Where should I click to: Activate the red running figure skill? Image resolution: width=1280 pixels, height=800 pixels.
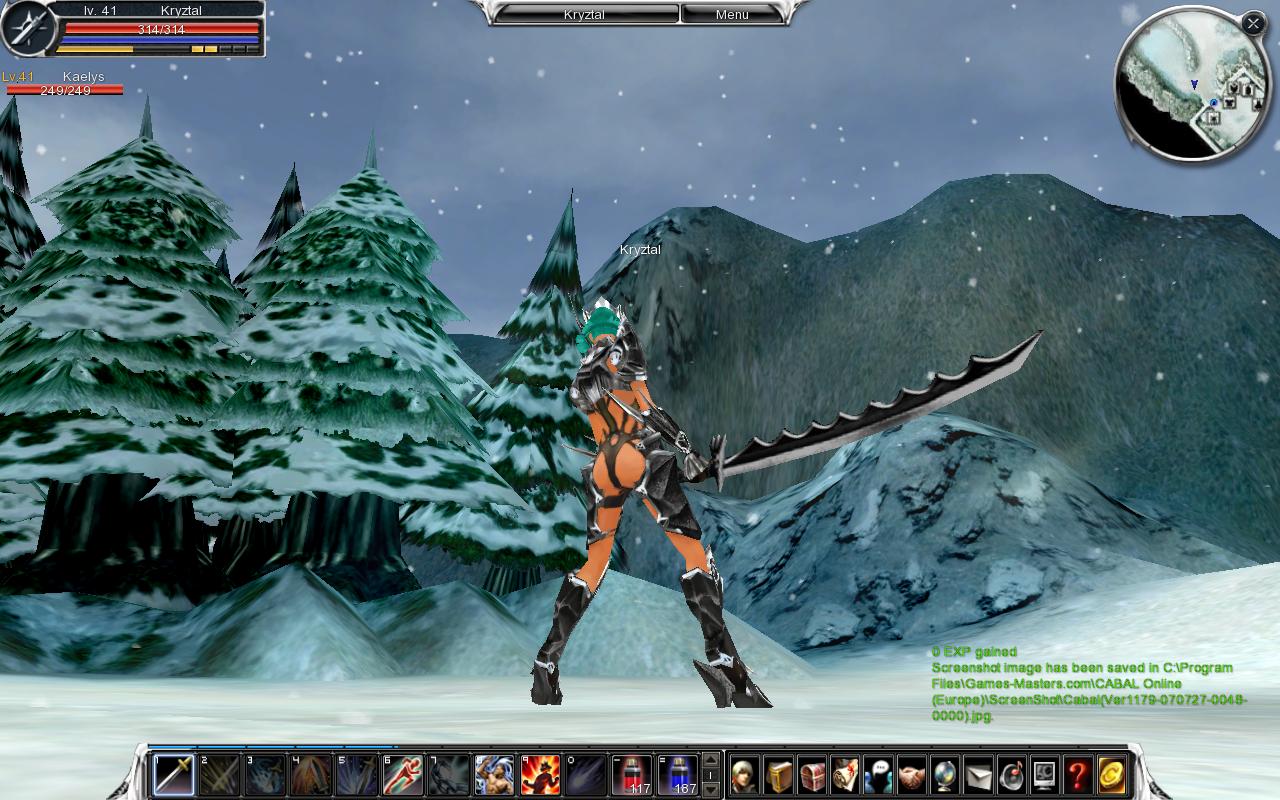tap(403, 775)
